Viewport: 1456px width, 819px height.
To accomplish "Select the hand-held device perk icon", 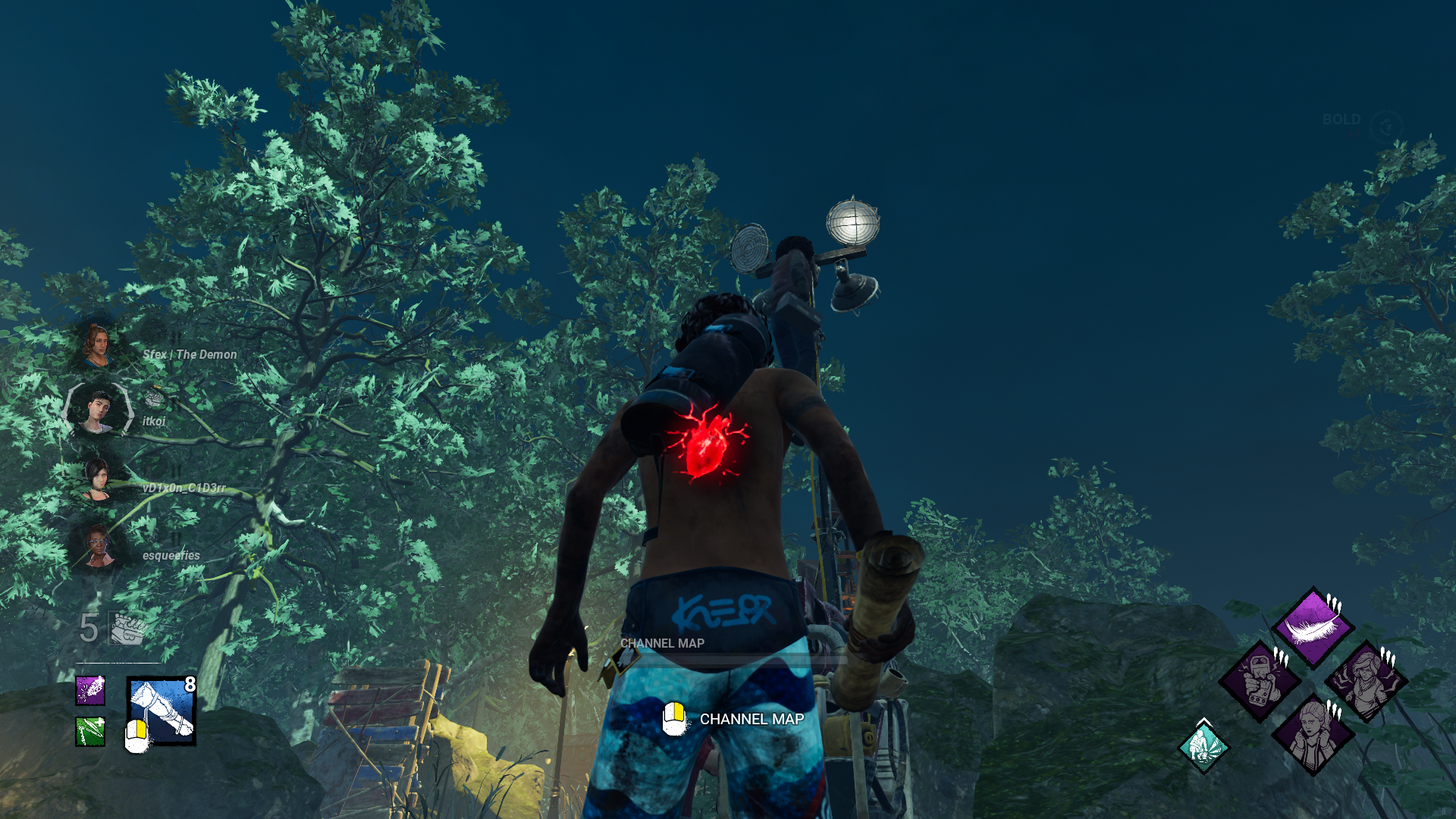I will [x=1260, y=680].
